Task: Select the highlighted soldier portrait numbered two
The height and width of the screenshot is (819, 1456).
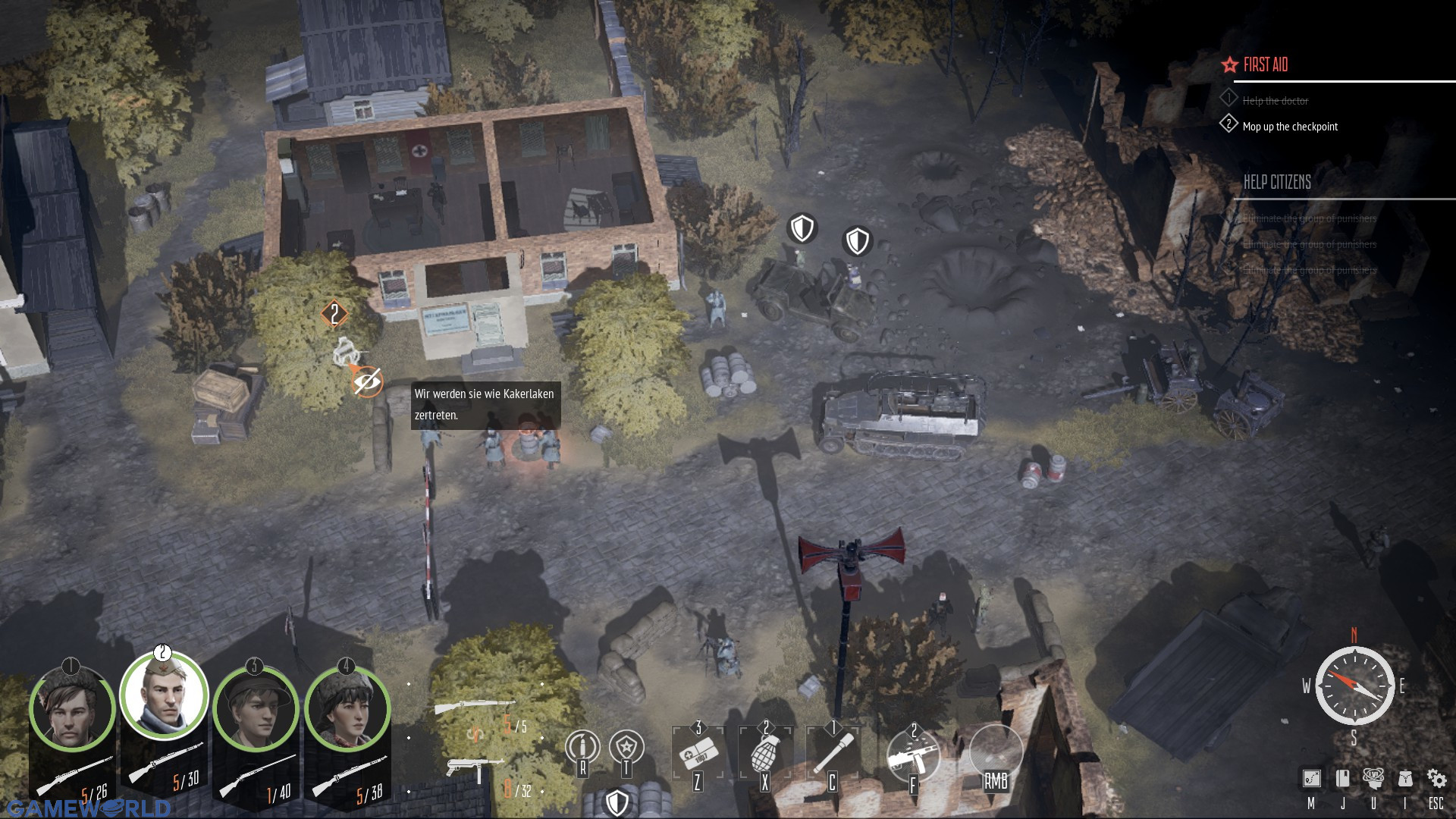Action: coord(164,696)
